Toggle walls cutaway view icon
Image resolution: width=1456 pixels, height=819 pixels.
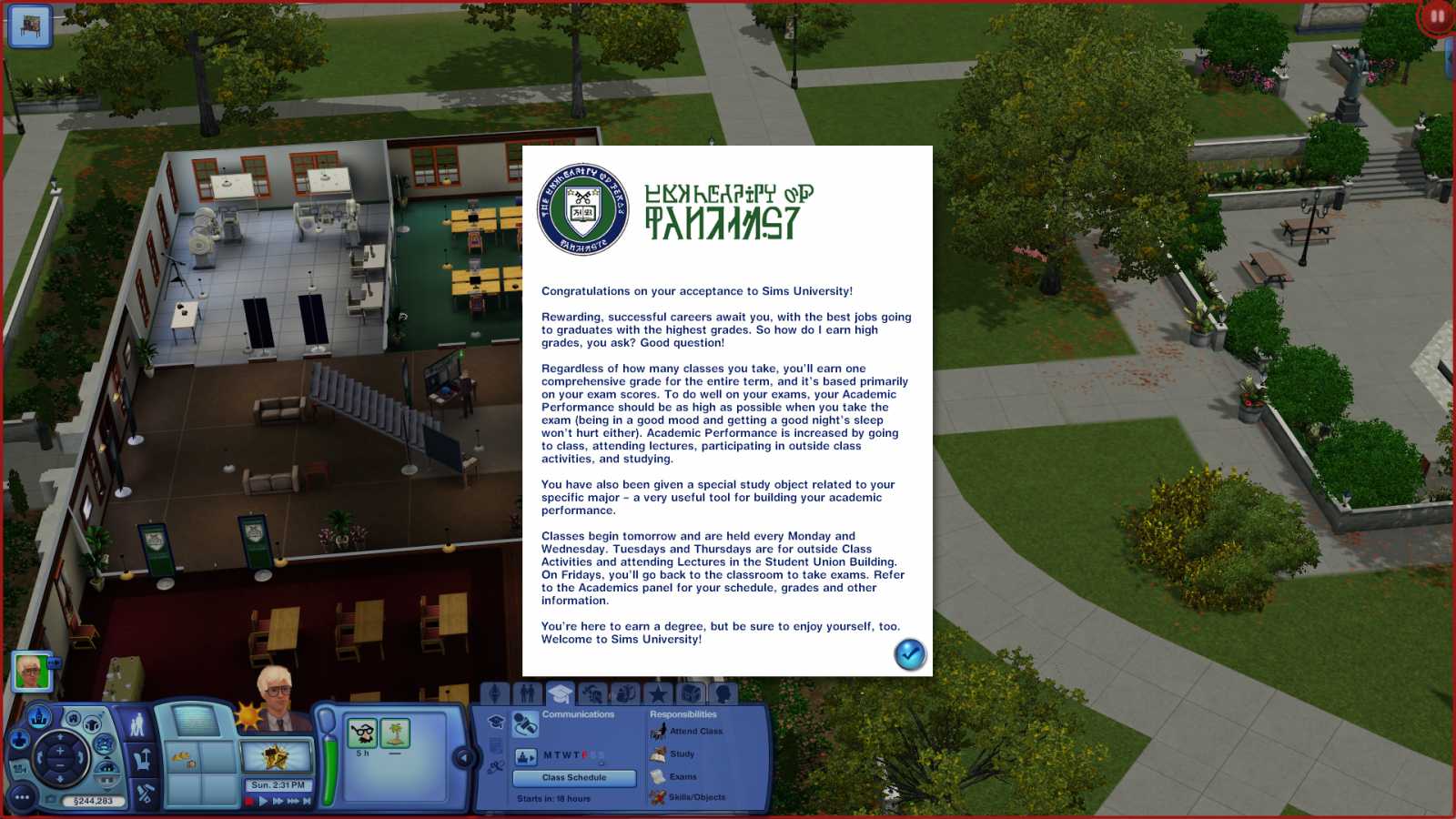(x=106, y=768)
